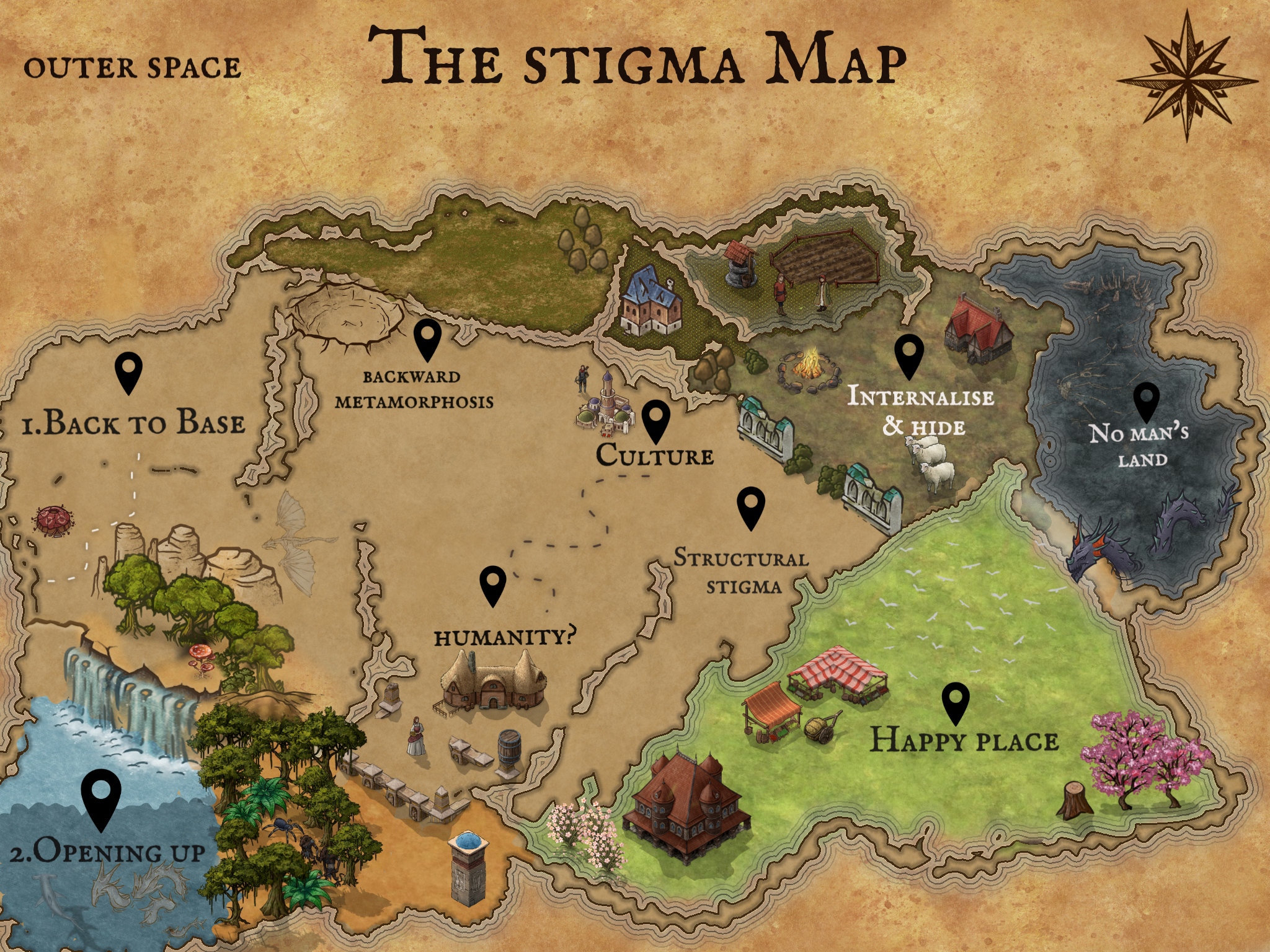Image resolution: width=1270 pixels, height=952 pixels.
Task: Click the Opening Up location pin
Action: 101,798
